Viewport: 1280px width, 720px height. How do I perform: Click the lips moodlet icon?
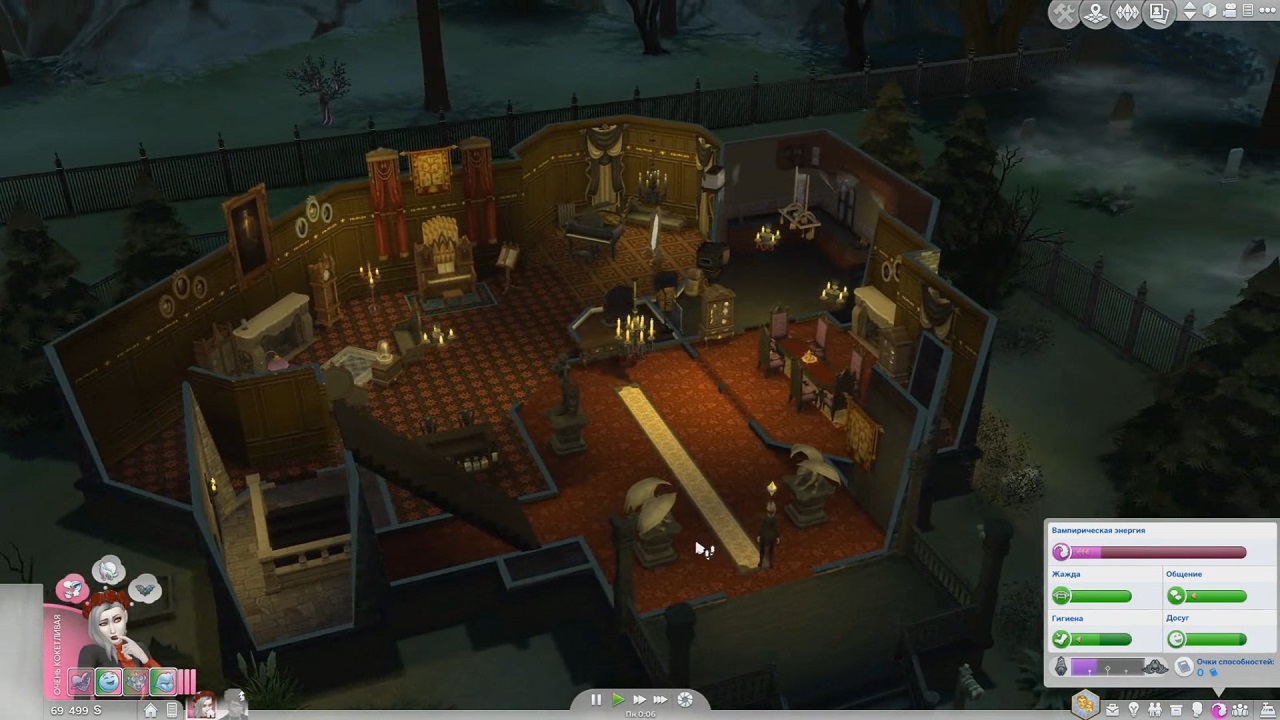[x=163, y=682]
